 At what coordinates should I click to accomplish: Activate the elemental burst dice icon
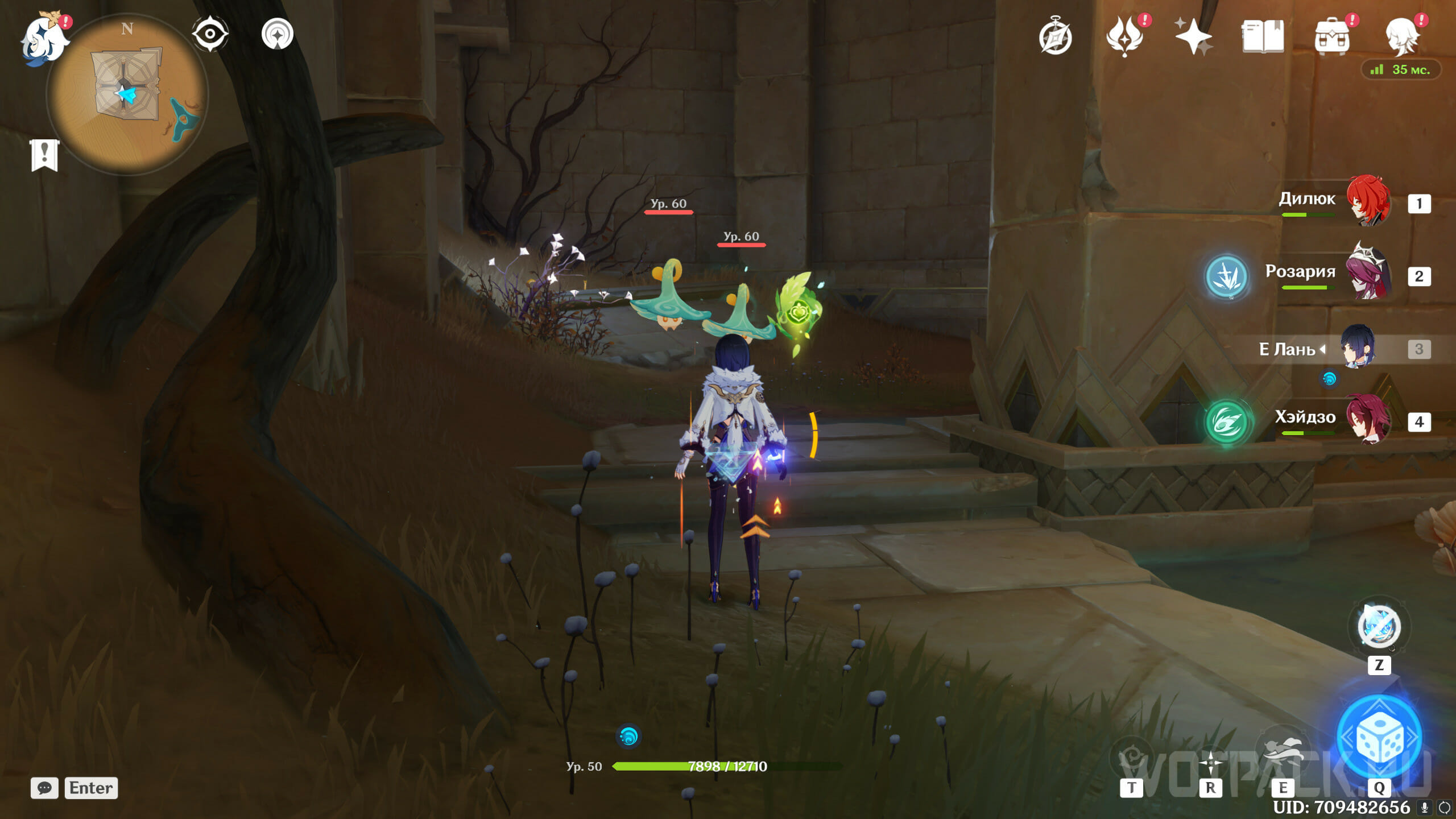(x=1380, y=738)
